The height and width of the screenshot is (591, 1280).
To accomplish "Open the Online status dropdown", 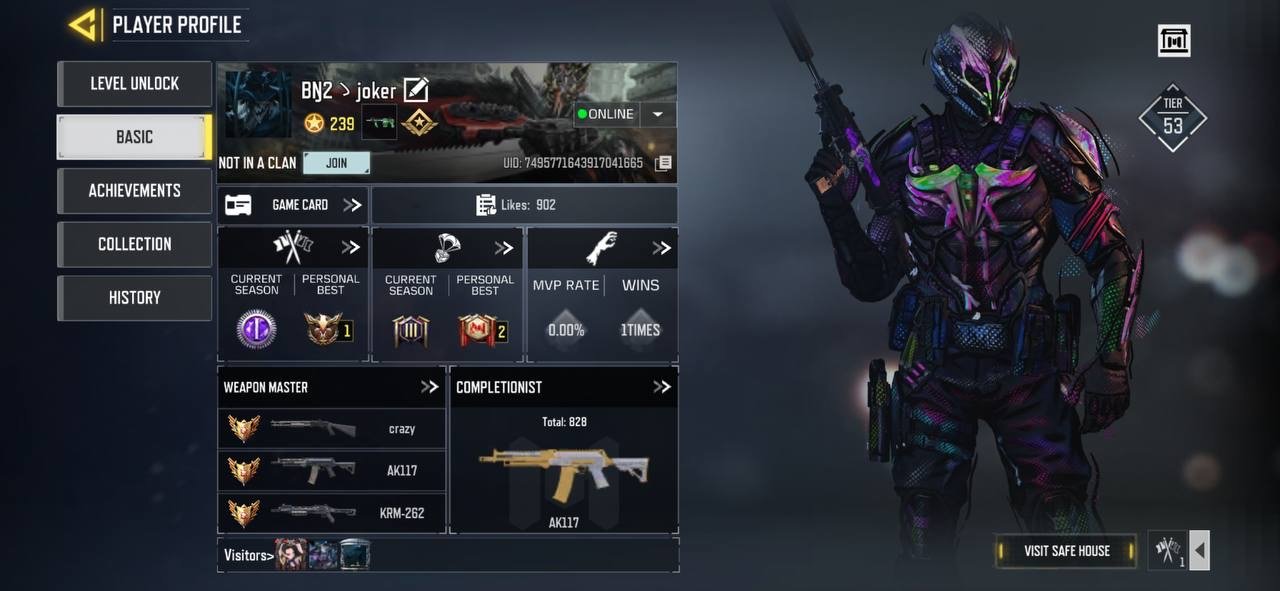I will (657, 114).
